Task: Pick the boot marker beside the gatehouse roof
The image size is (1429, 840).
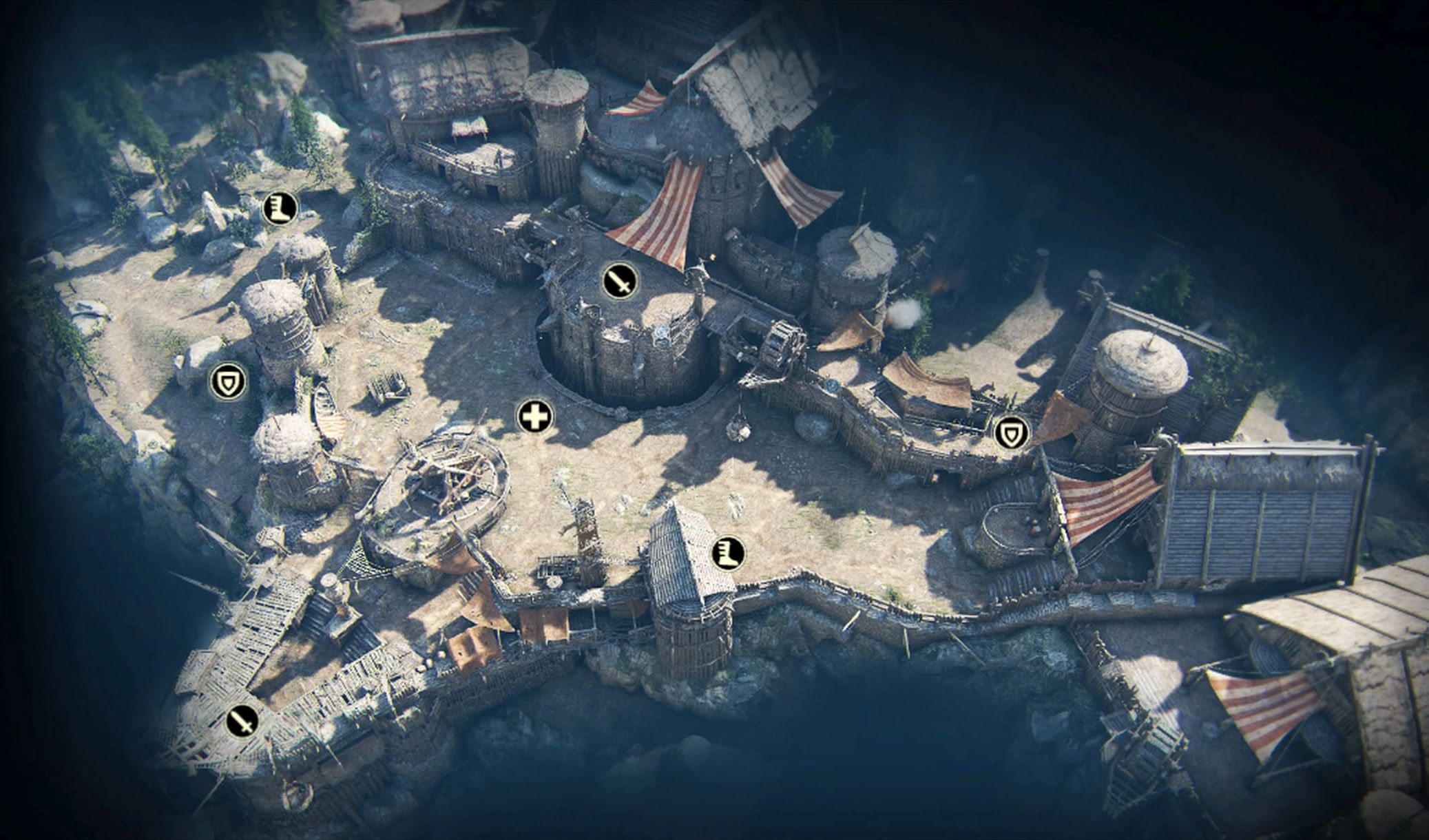Action: point(729,552)
